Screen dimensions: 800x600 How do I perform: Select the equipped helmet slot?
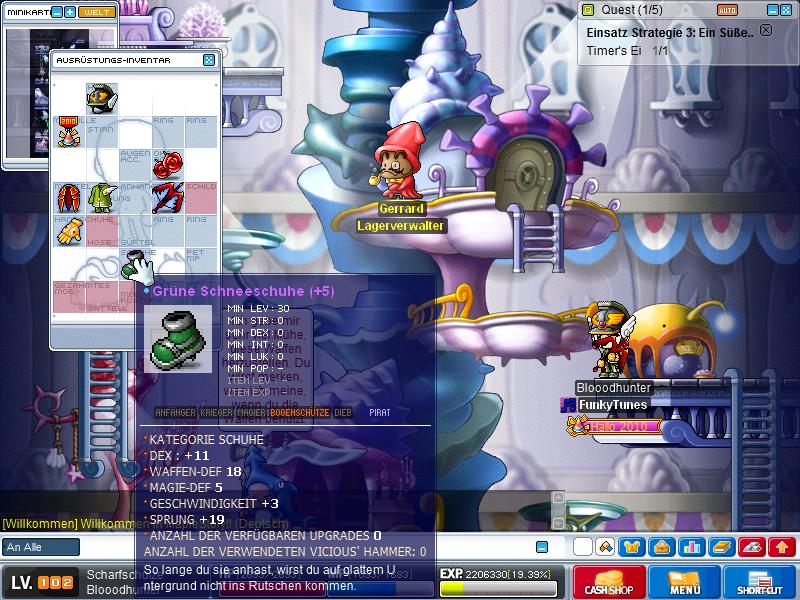click(x=101, y=97)
